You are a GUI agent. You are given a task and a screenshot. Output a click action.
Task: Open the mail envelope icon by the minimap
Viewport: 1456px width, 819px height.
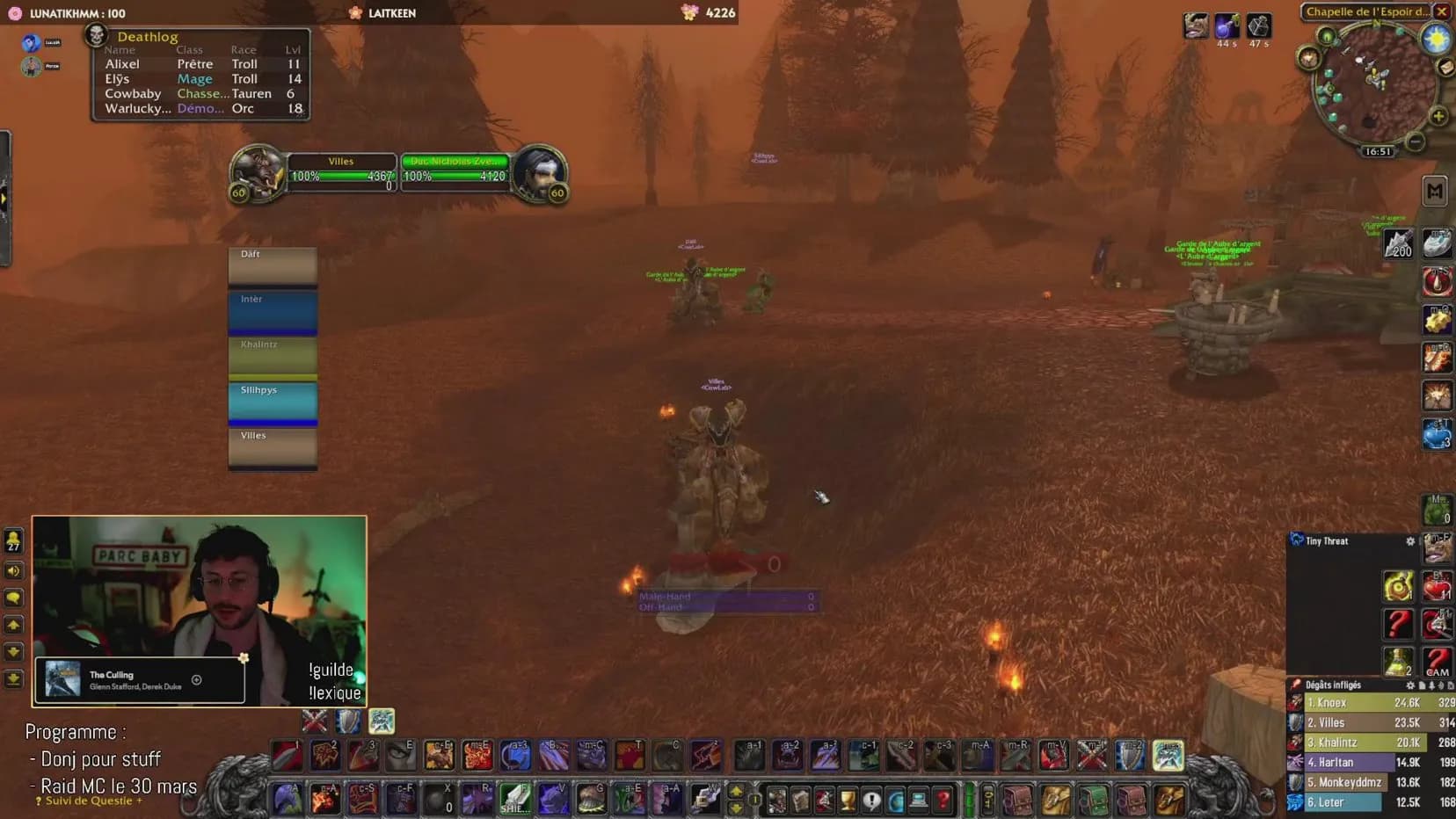pos(1445,67)
